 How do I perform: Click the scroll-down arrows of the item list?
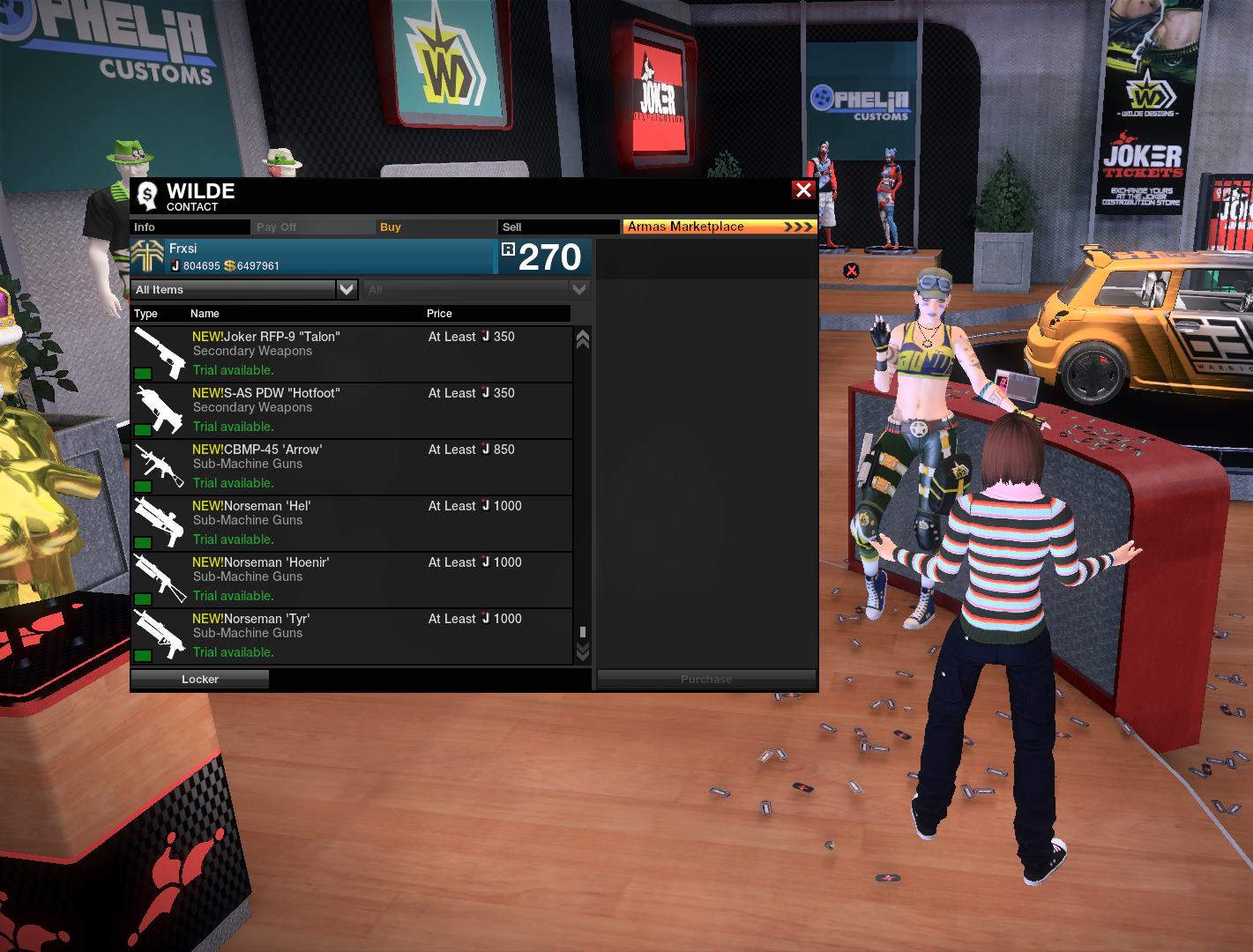pyautogui.click(x=582, y=651)
